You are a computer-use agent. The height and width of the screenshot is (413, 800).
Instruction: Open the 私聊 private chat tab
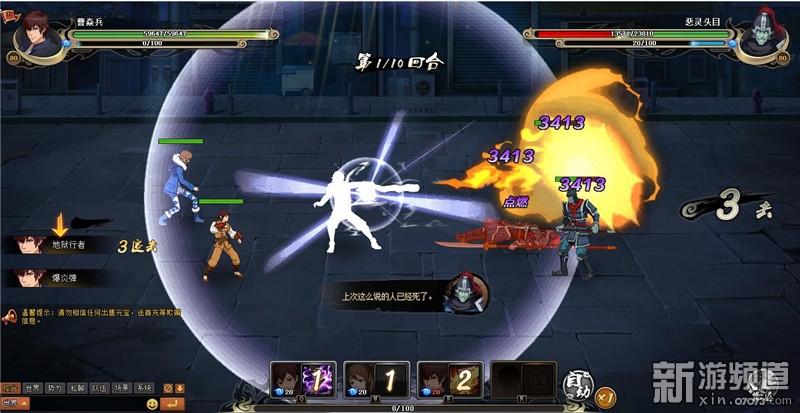click(77, 388)
